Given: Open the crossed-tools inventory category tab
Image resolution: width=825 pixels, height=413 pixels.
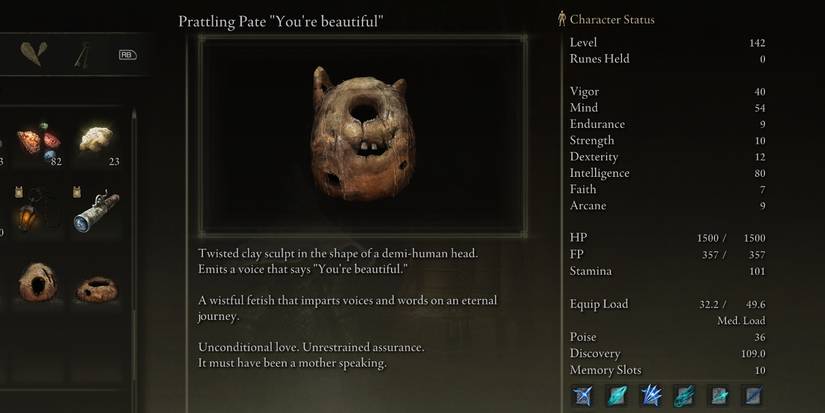Looking at the screenshot, I should click(x=82, y=54).
